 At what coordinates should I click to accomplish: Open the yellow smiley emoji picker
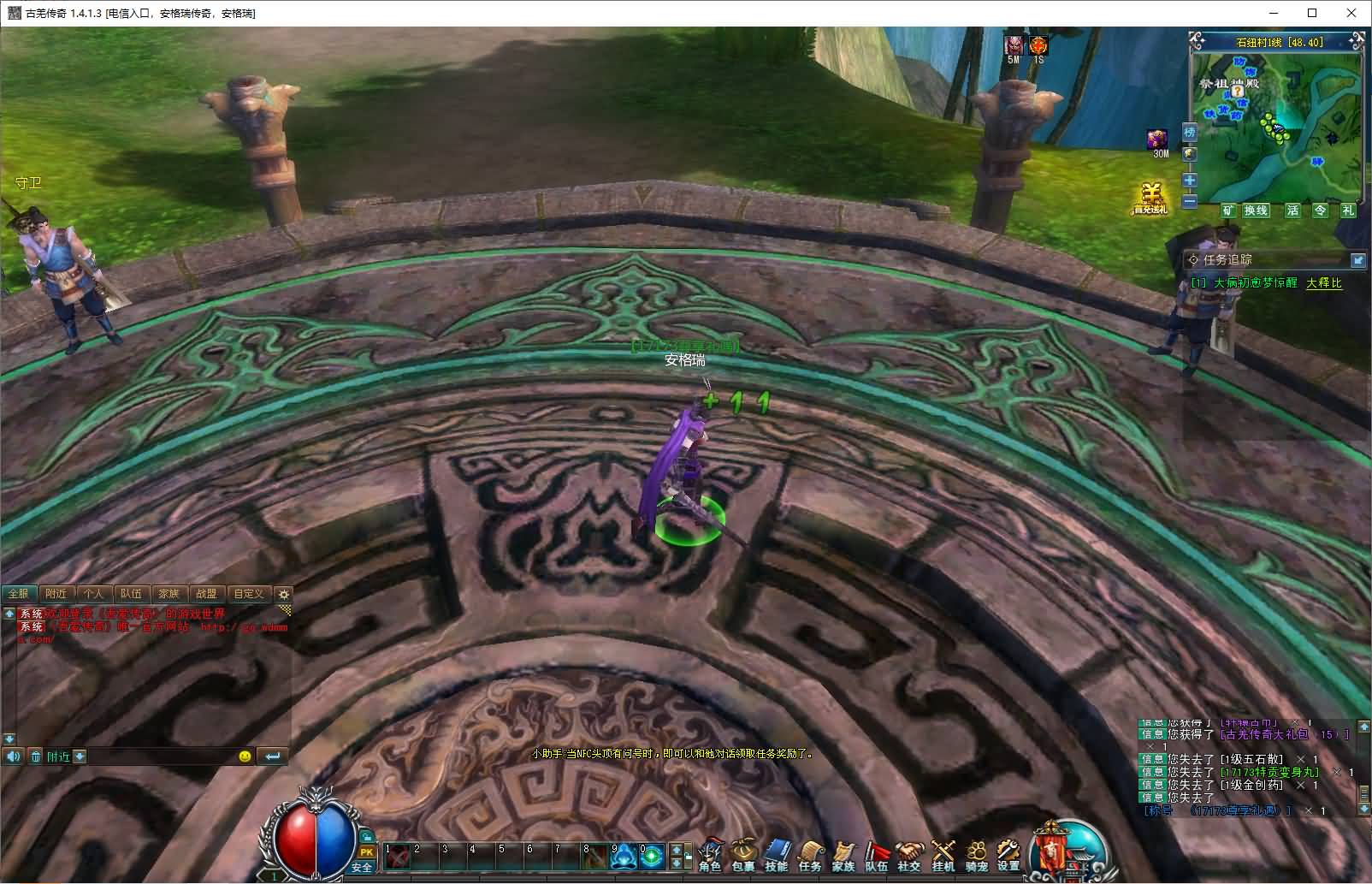(x=245, y=756)
